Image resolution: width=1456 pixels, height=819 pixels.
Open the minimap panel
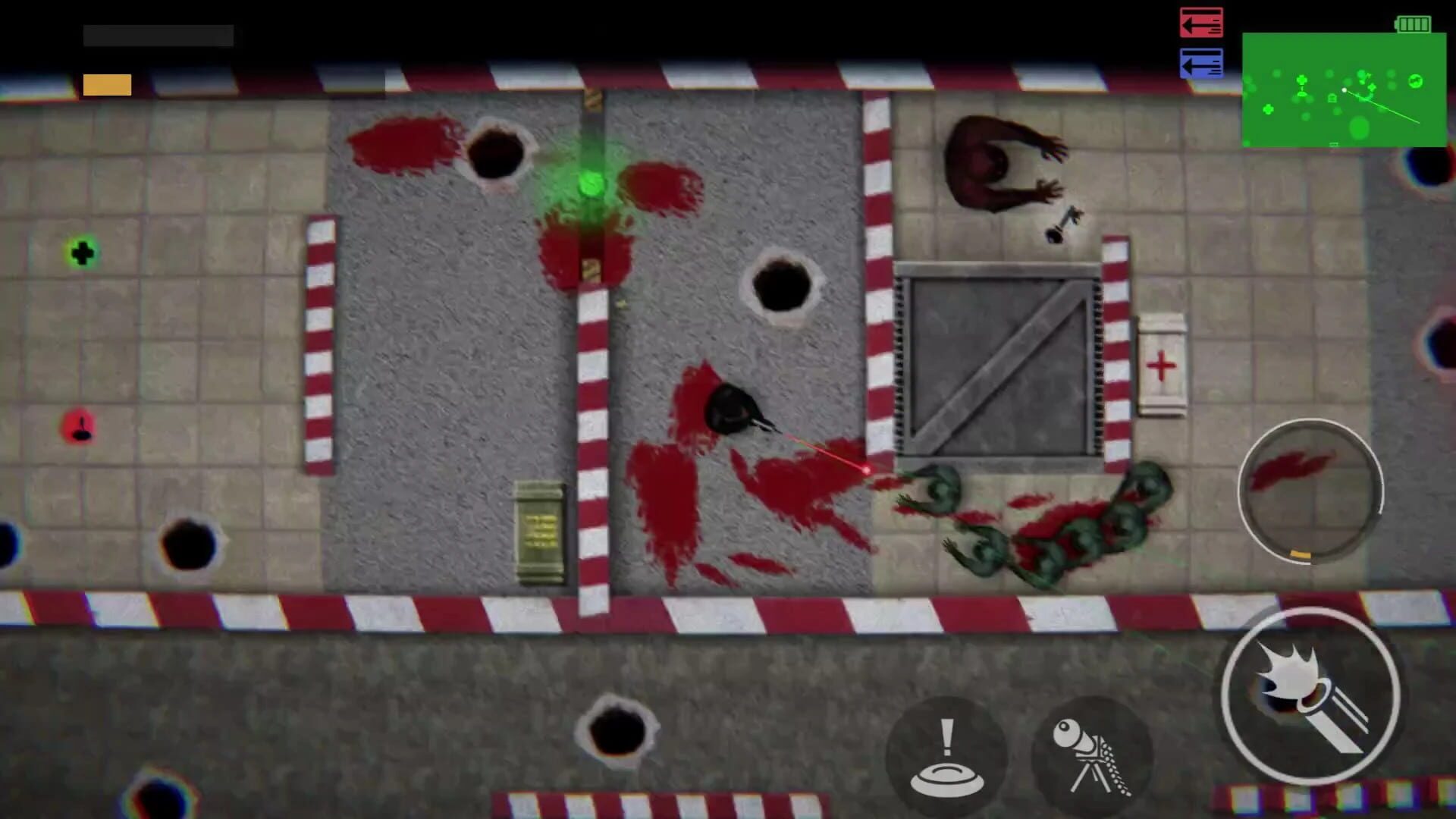(1346, 91)
